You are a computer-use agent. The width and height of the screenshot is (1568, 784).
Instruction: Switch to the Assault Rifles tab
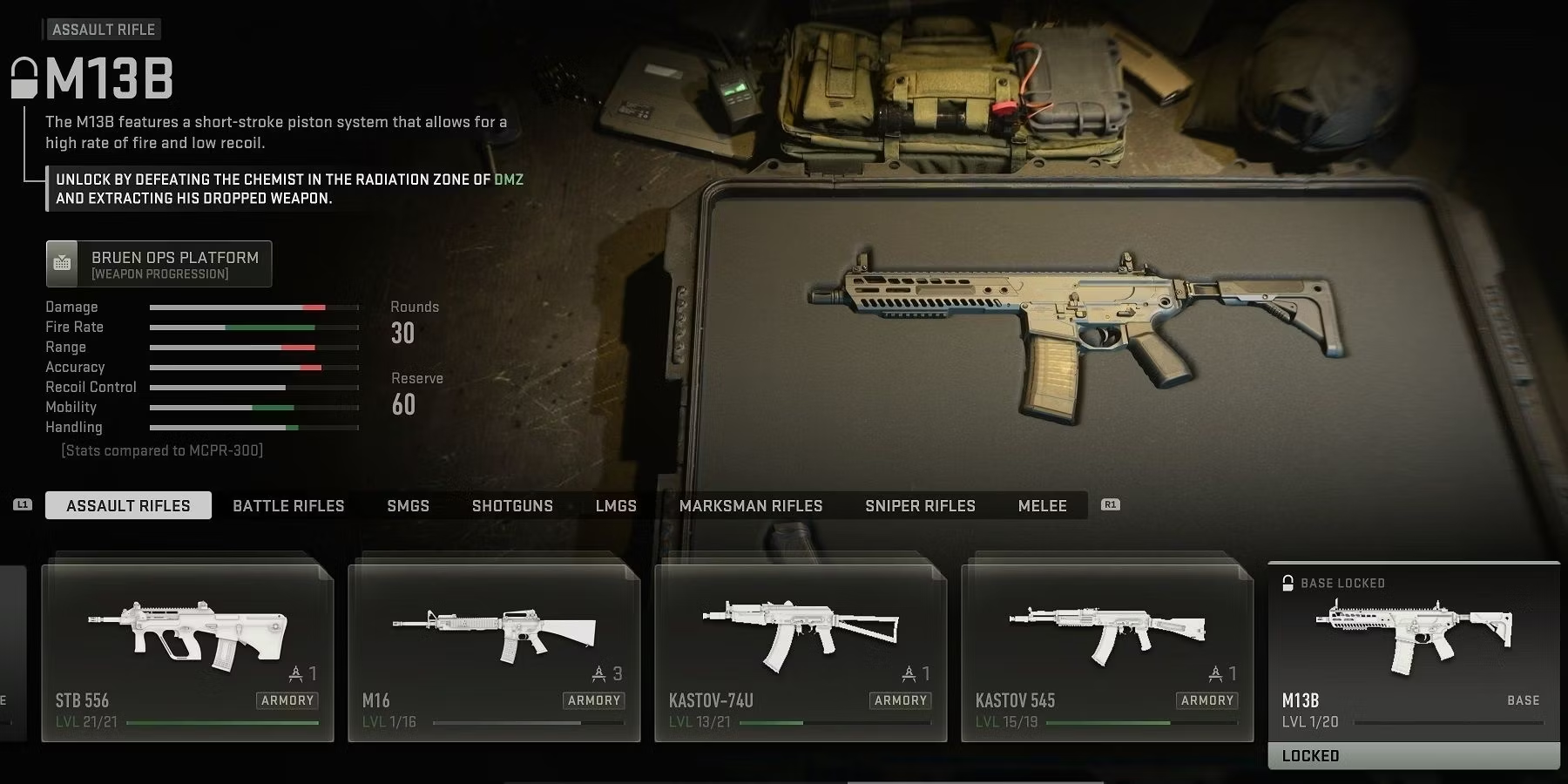click(x=128, y=505)
